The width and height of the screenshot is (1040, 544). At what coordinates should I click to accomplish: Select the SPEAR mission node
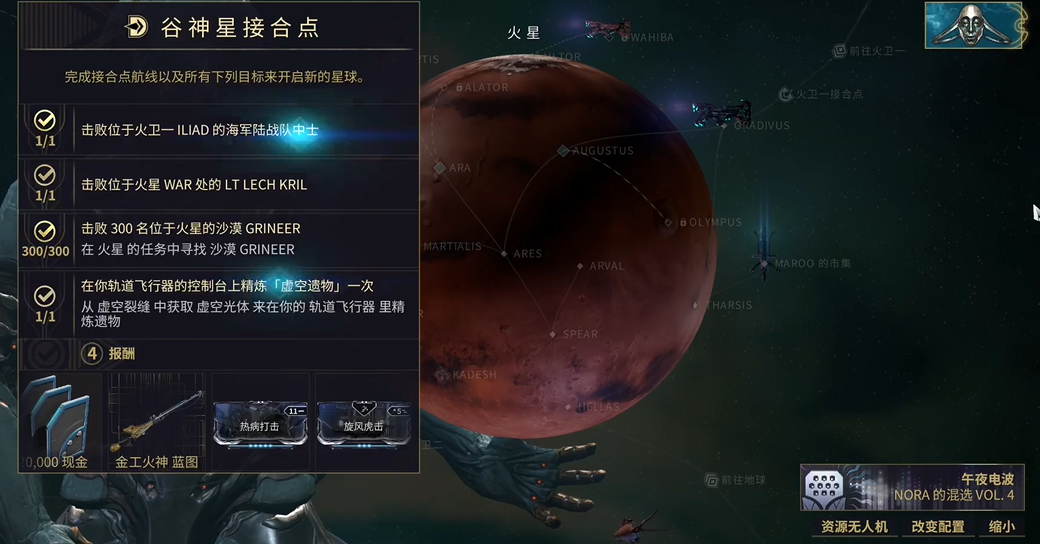(553, 335)
